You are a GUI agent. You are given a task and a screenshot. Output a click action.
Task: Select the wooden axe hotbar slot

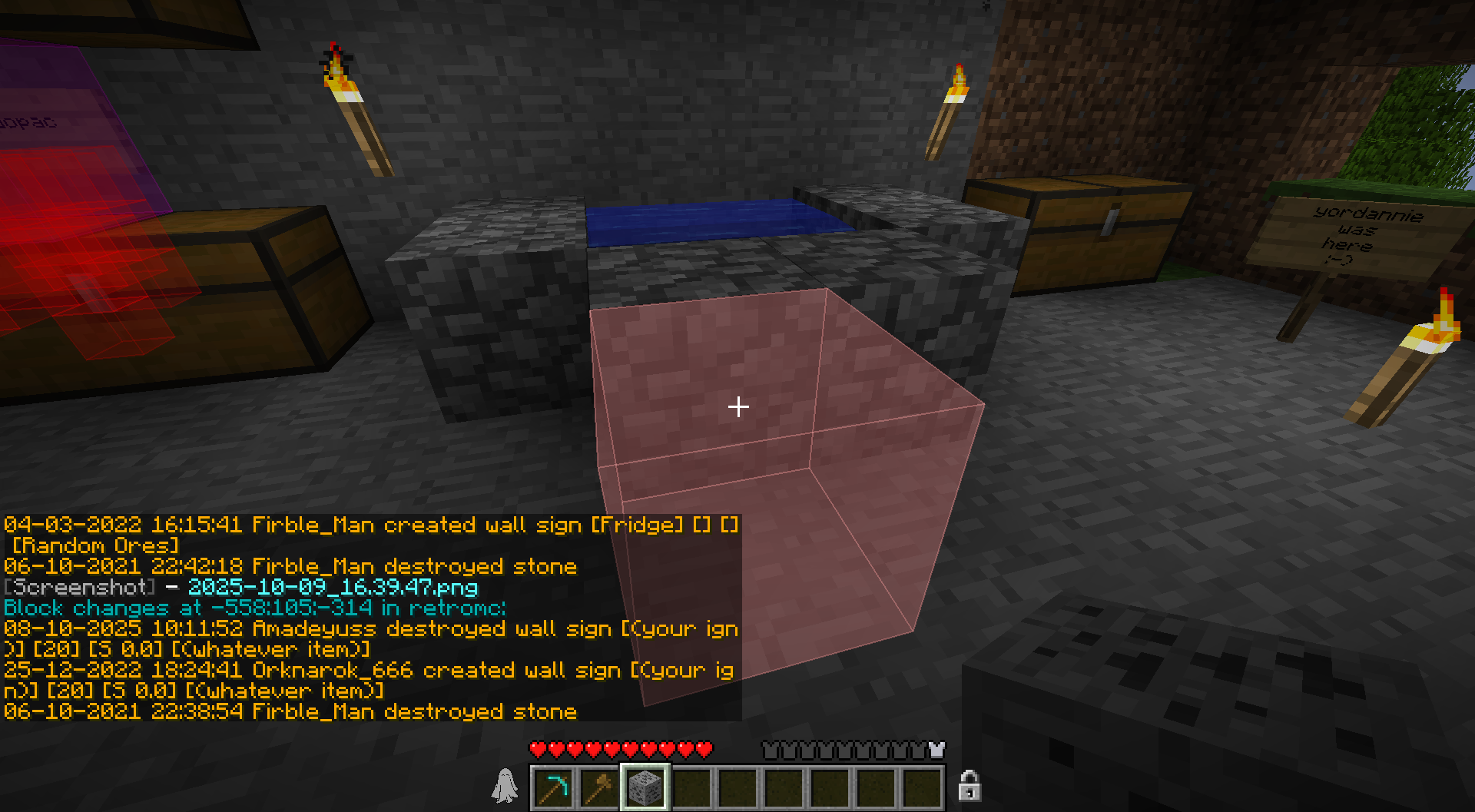pos(599,787)
